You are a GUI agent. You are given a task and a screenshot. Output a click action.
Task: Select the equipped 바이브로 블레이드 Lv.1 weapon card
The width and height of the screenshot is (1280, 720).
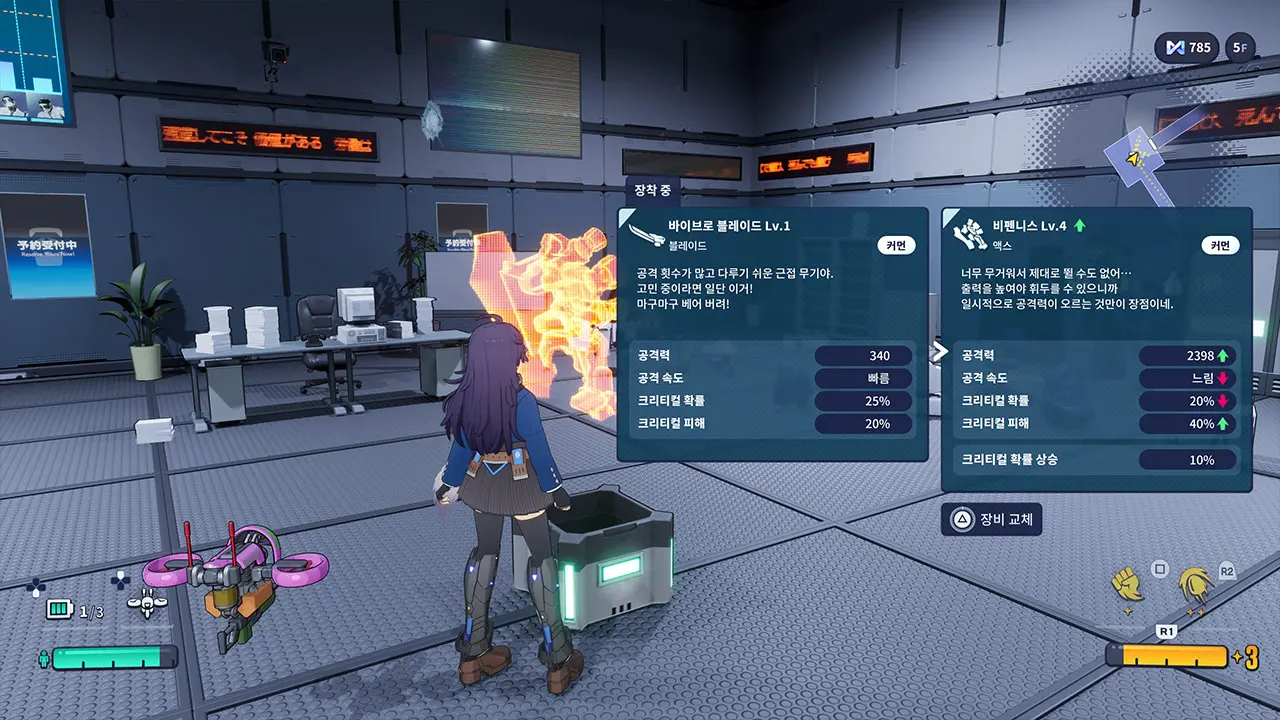[772, 334]
